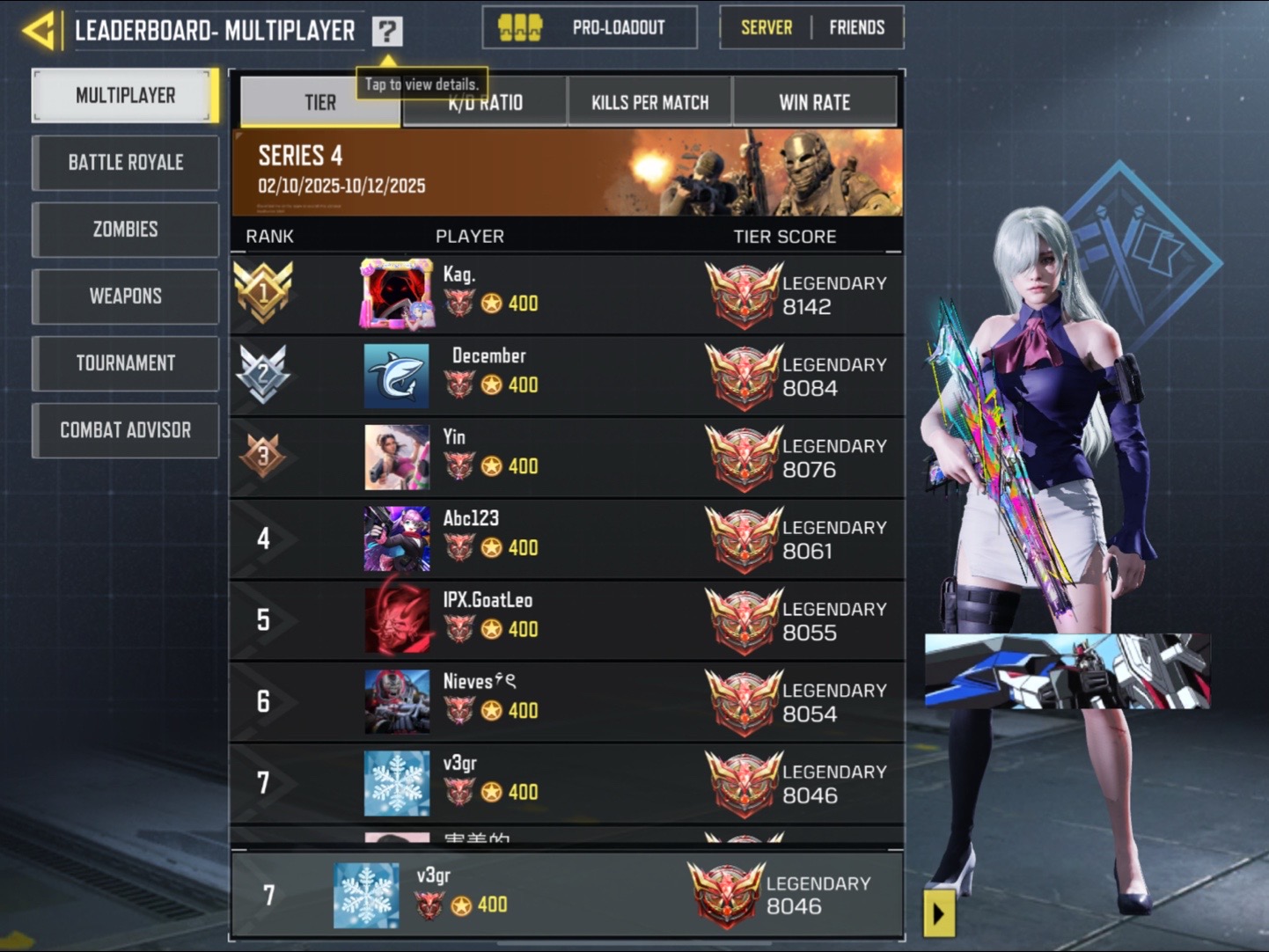Open the Pro-Loadout panel
Screen dimensions: 1269x952
click(590, 28)
